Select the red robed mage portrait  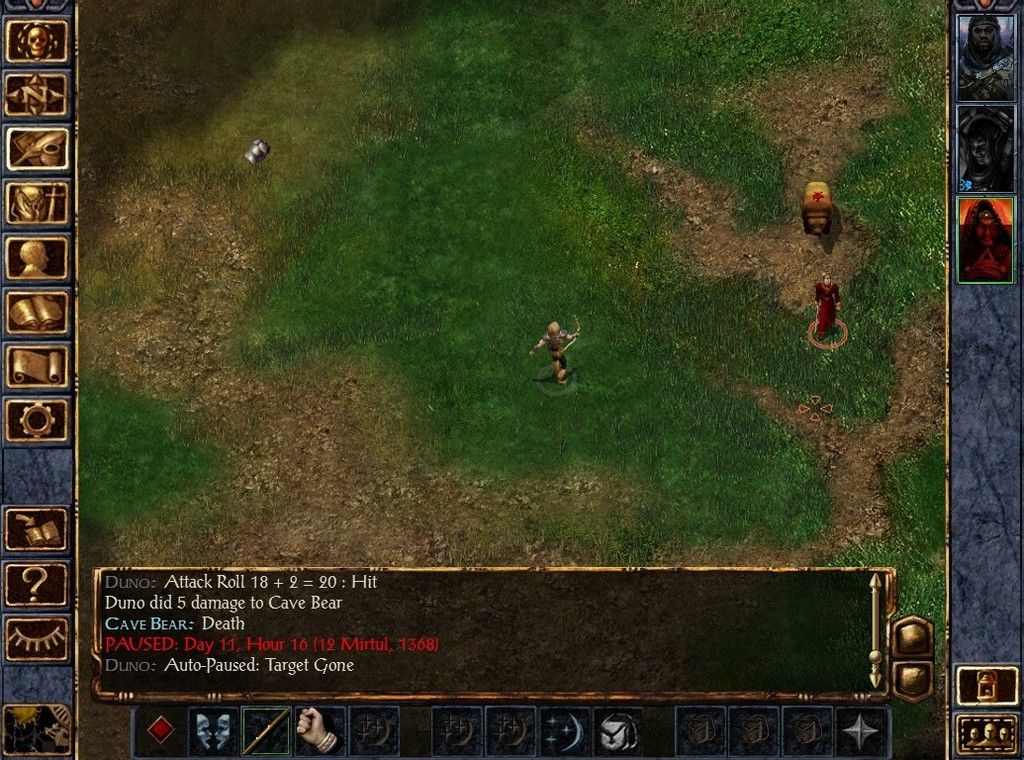point(985,240)
